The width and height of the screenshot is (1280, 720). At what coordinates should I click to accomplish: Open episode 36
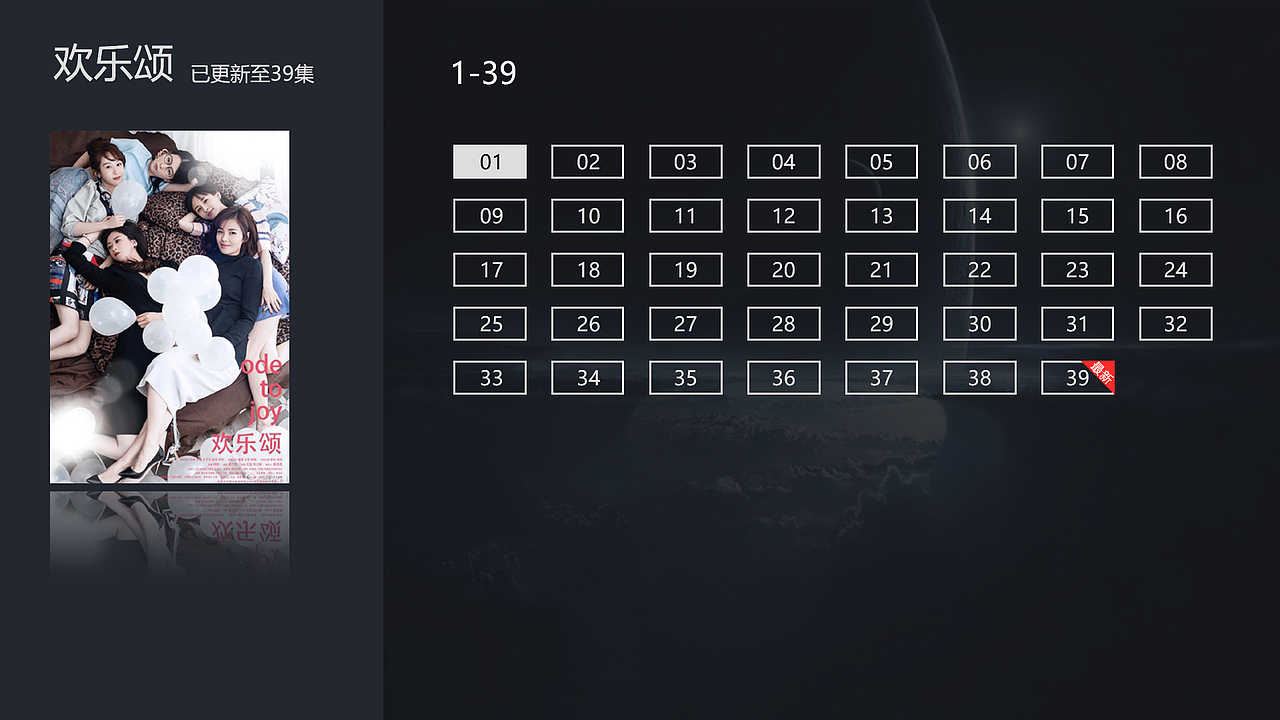(x=783, y=377)
